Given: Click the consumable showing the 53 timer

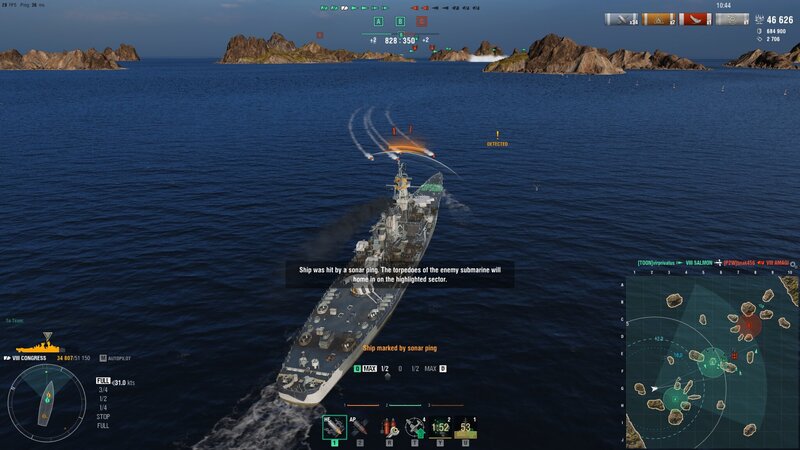Looking at the screenshot, I should click(x=465, y=428).
